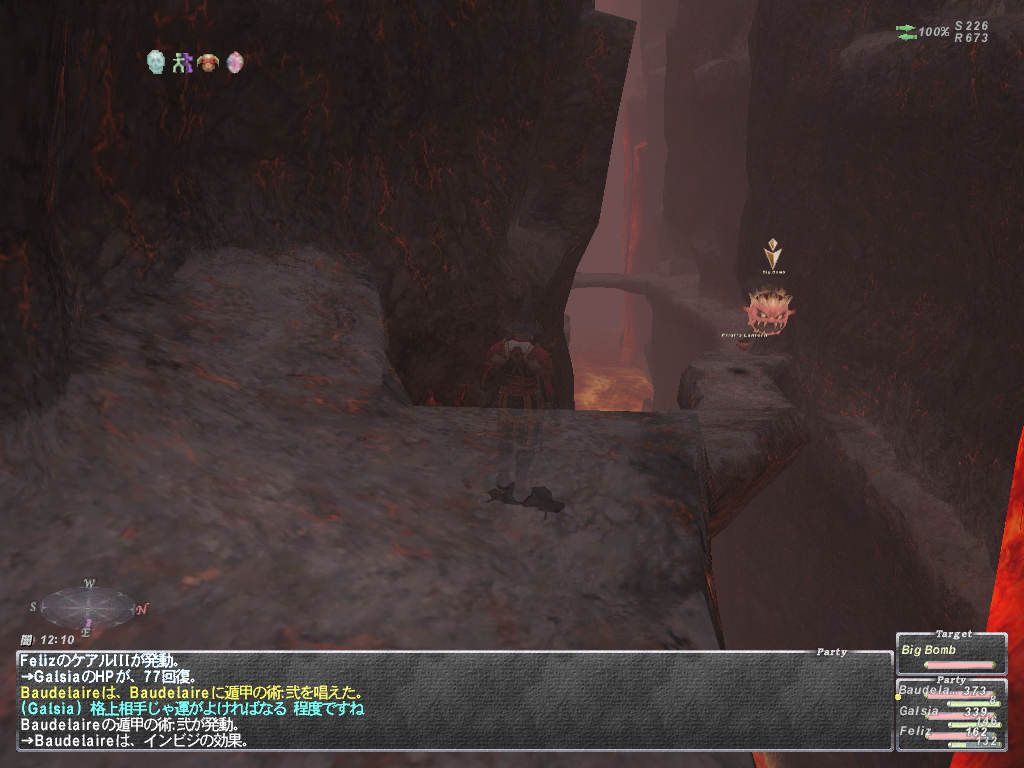Screen dimensions: 1024x768
Task: Select the pink crystal status icon
Action: click(x=234, y=62)
